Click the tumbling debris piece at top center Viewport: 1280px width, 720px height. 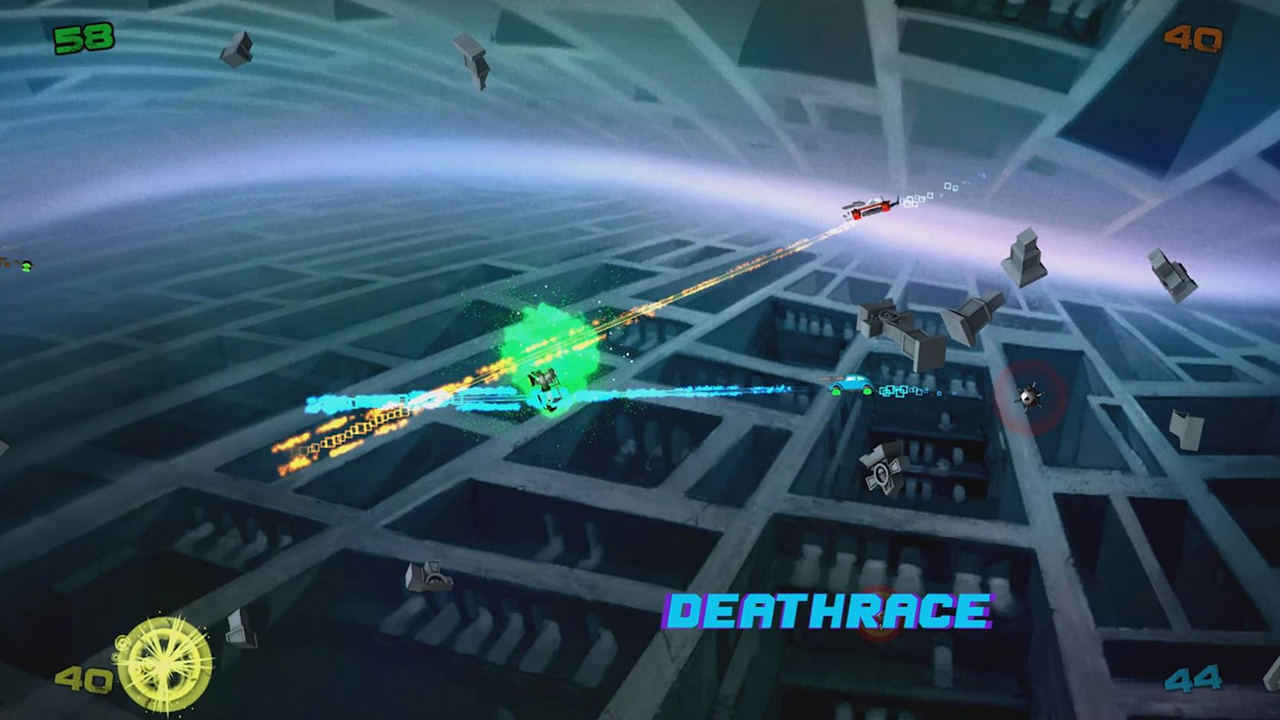click(472, 60)
